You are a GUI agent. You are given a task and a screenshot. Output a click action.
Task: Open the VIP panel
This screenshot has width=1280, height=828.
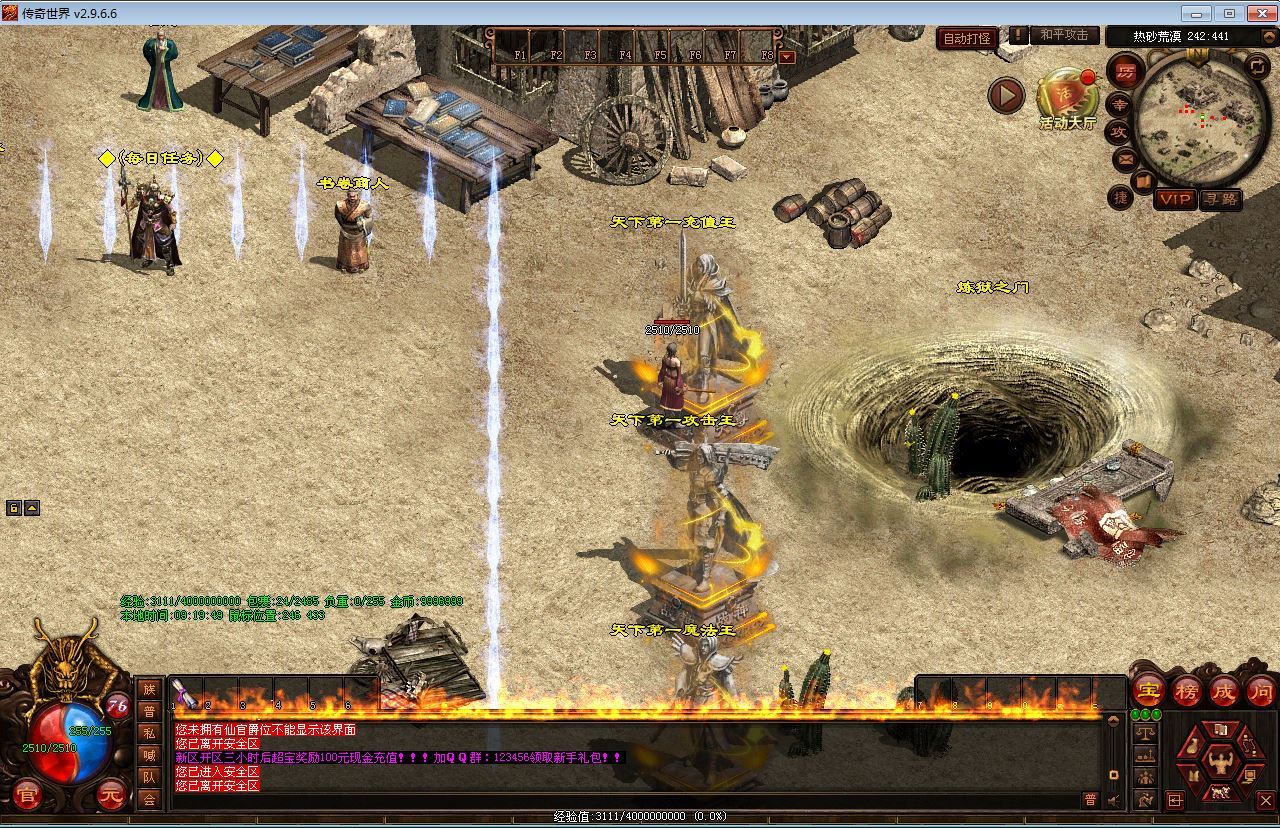[1175, 199]
